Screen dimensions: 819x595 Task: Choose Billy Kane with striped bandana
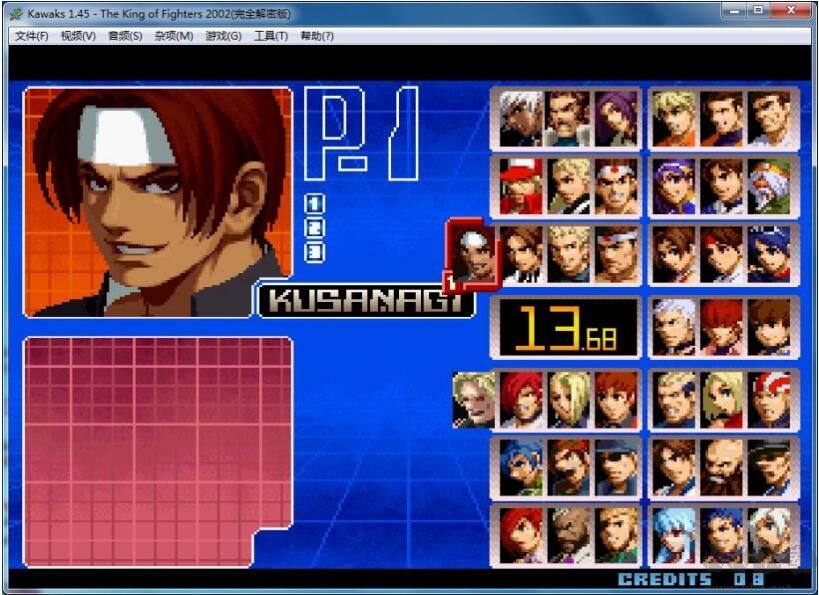[771, 399]
